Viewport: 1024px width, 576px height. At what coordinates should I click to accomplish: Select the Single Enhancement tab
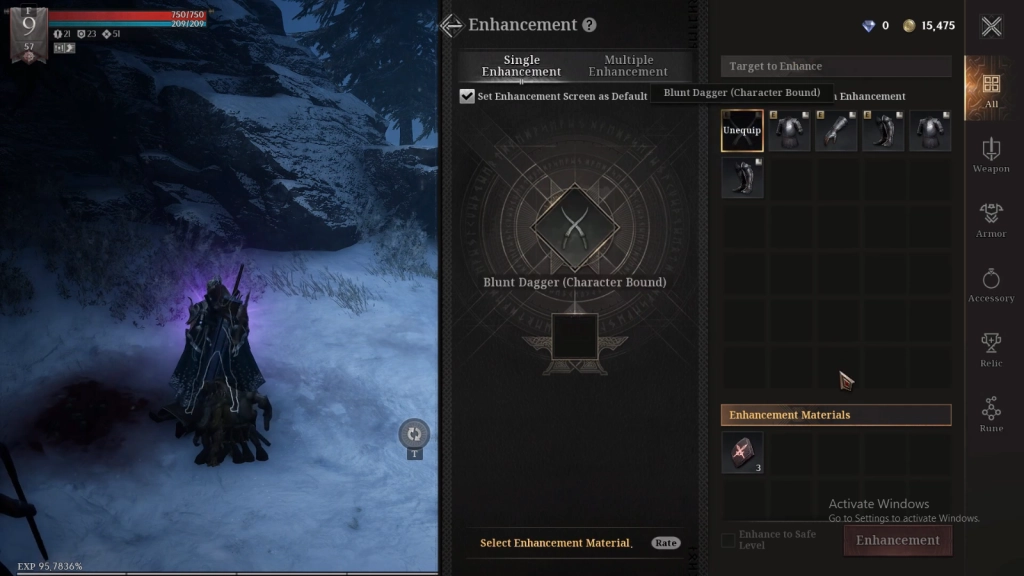tap(521, 66)
